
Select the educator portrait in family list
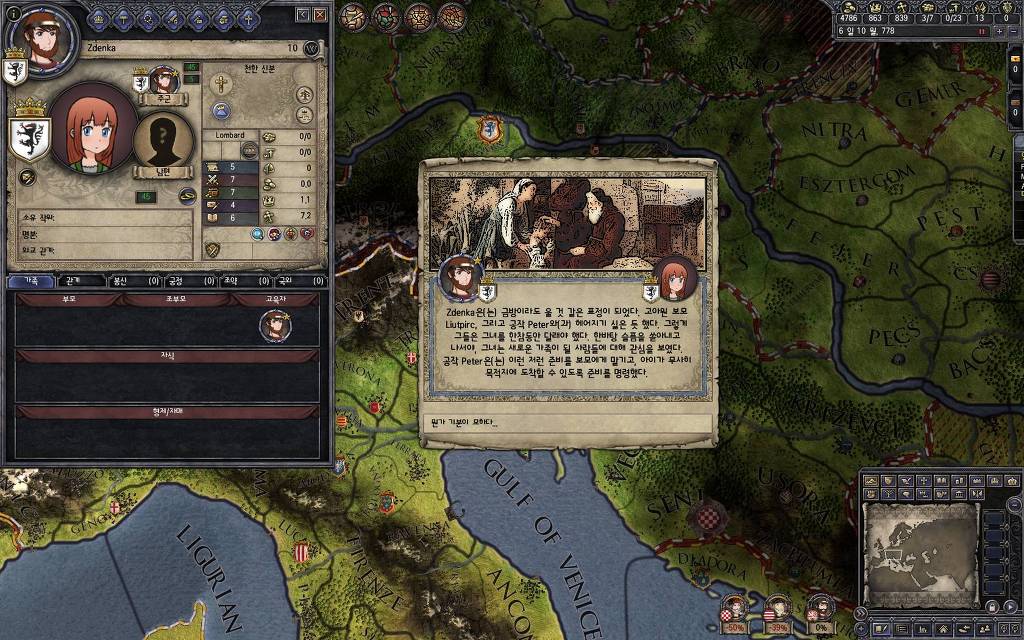[274, 325]
